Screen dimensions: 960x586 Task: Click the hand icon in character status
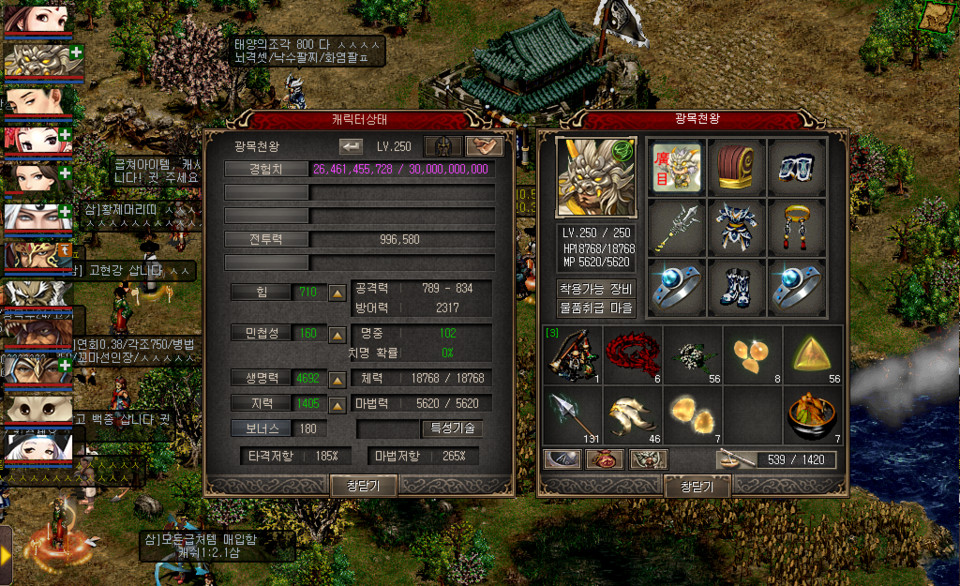point(485,146)
